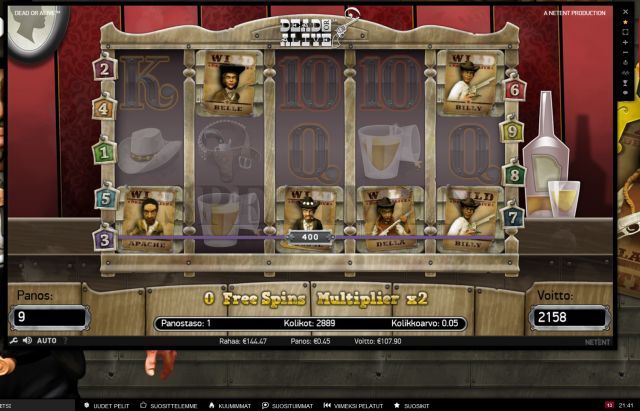Select bet line 7 marker
The width and height of the screenshot is (640, 411).
513,216
